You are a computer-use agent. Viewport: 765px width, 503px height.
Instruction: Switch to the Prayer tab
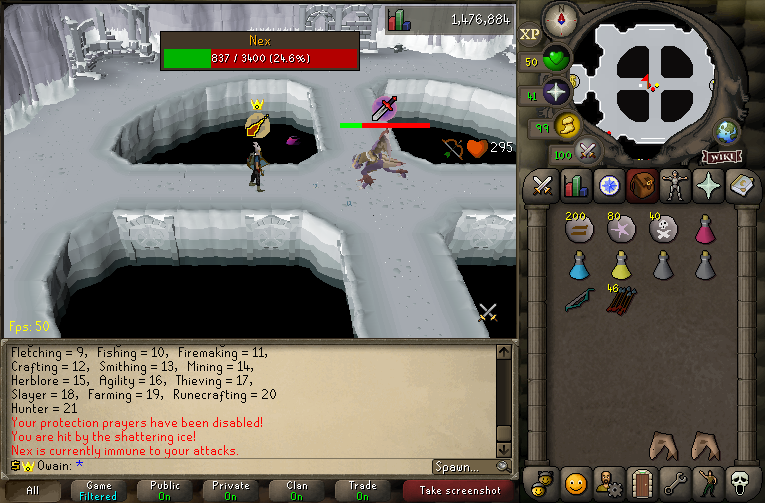point(706,185)
